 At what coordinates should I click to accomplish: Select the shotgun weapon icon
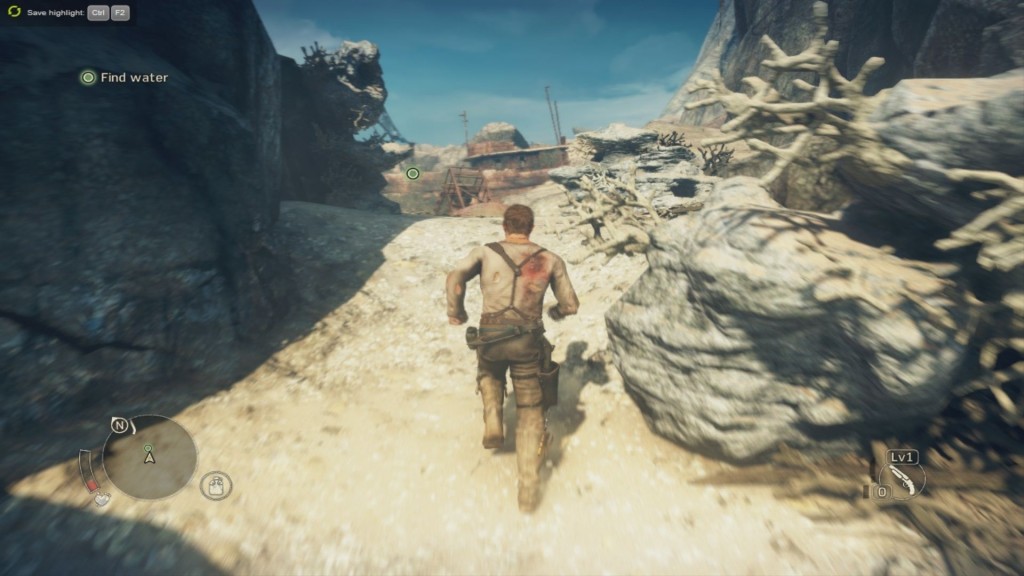tap(904, 480)
